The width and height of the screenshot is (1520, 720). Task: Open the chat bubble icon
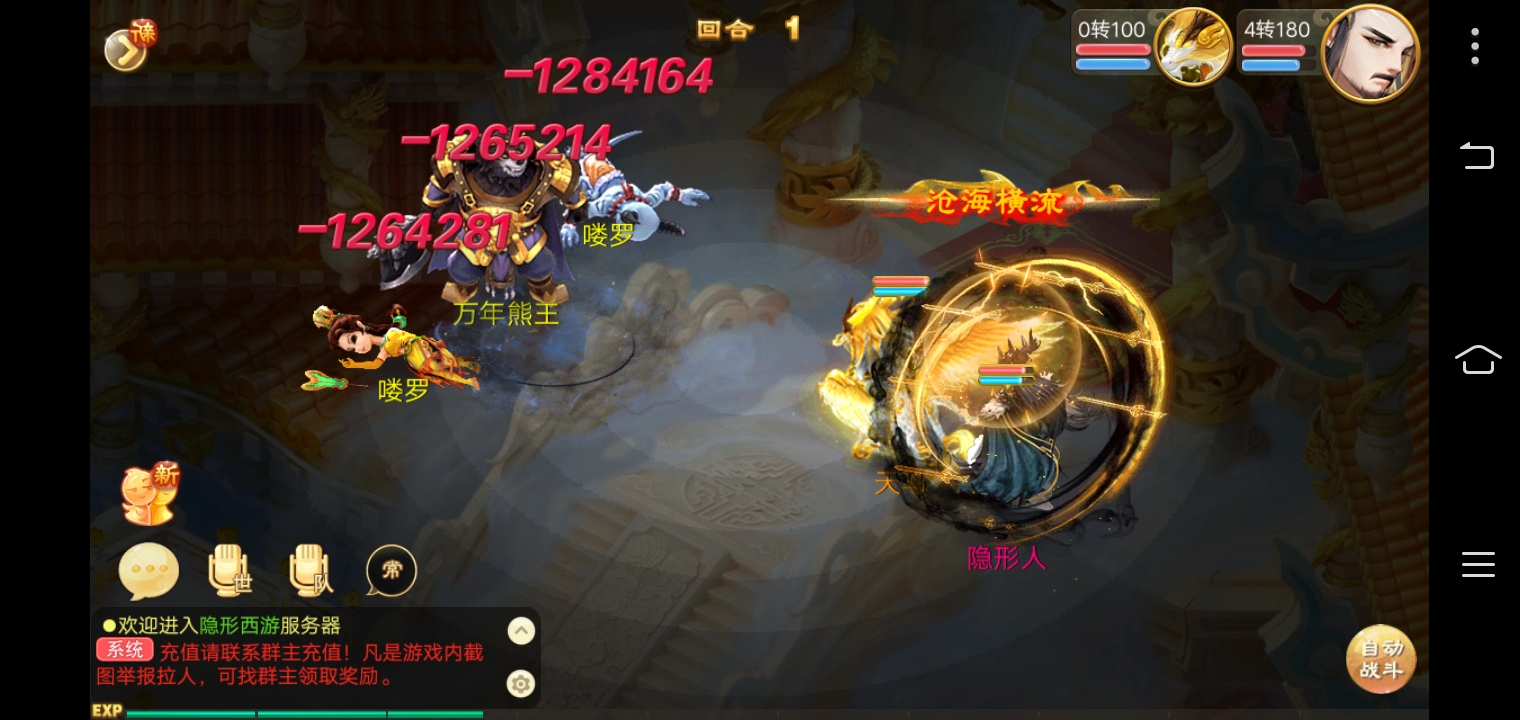click(148, 570)
